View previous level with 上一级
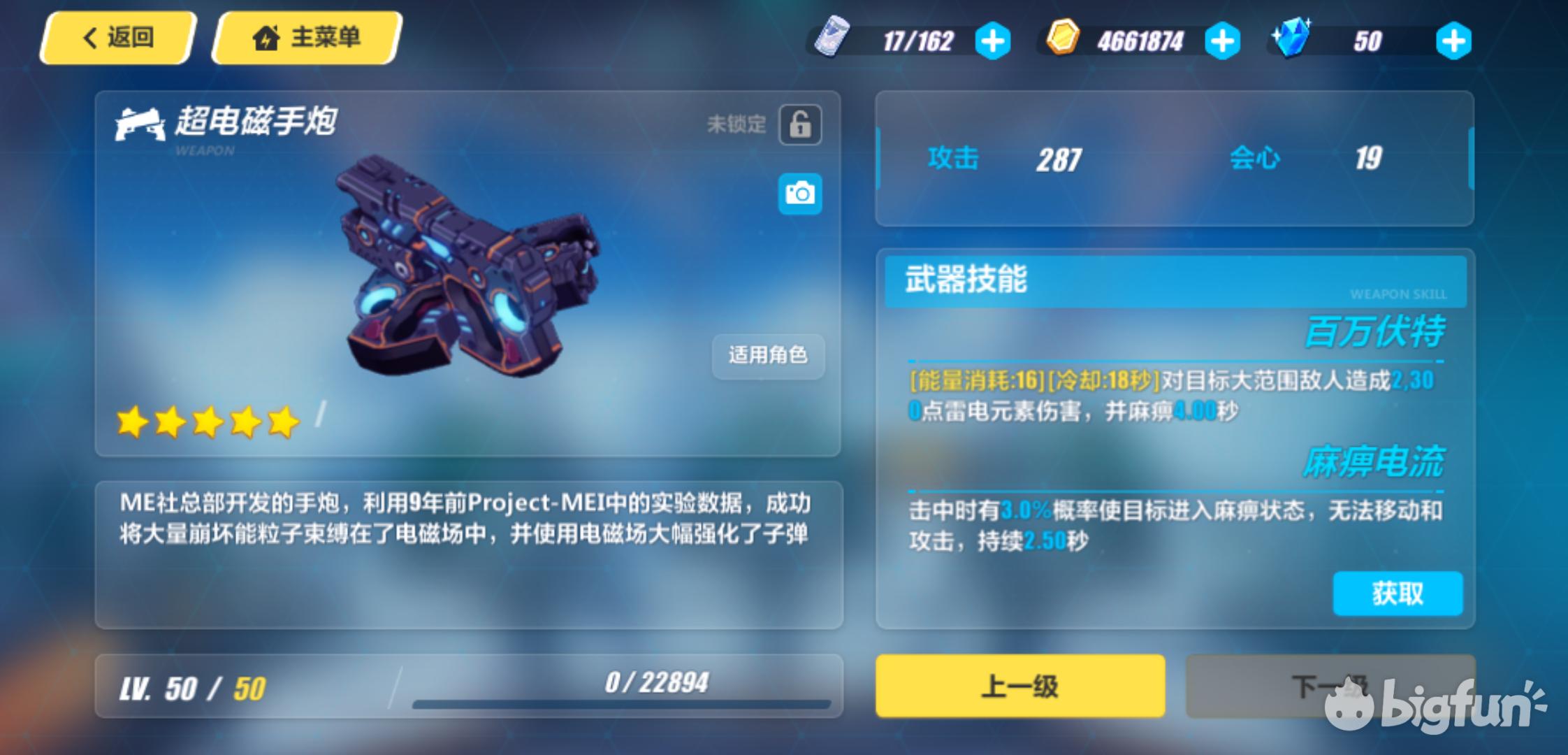Viewport: 1568px width, 755px height. point(1020,686)
